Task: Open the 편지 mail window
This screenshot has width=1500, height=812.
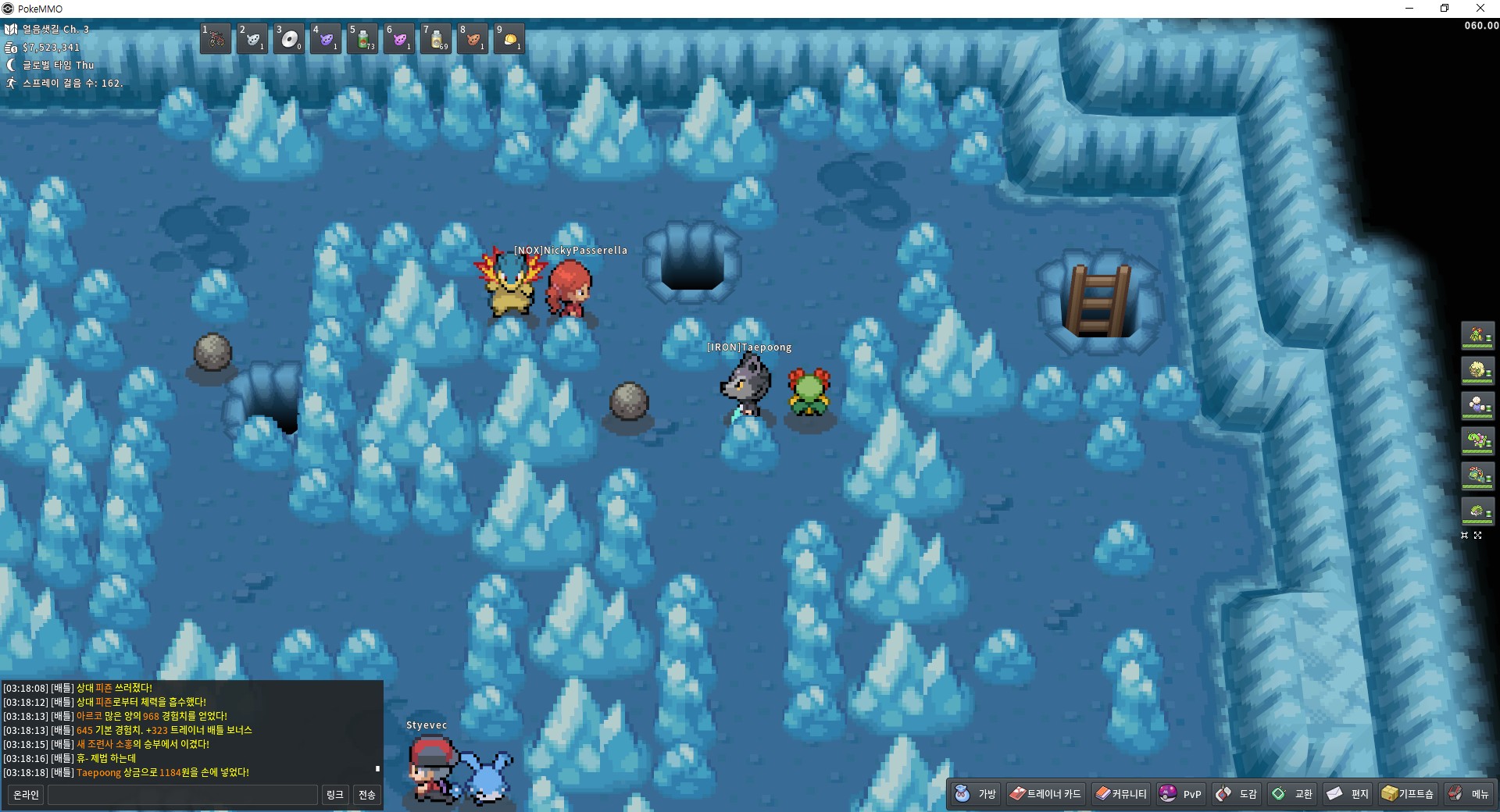Action: point(1348,794)
